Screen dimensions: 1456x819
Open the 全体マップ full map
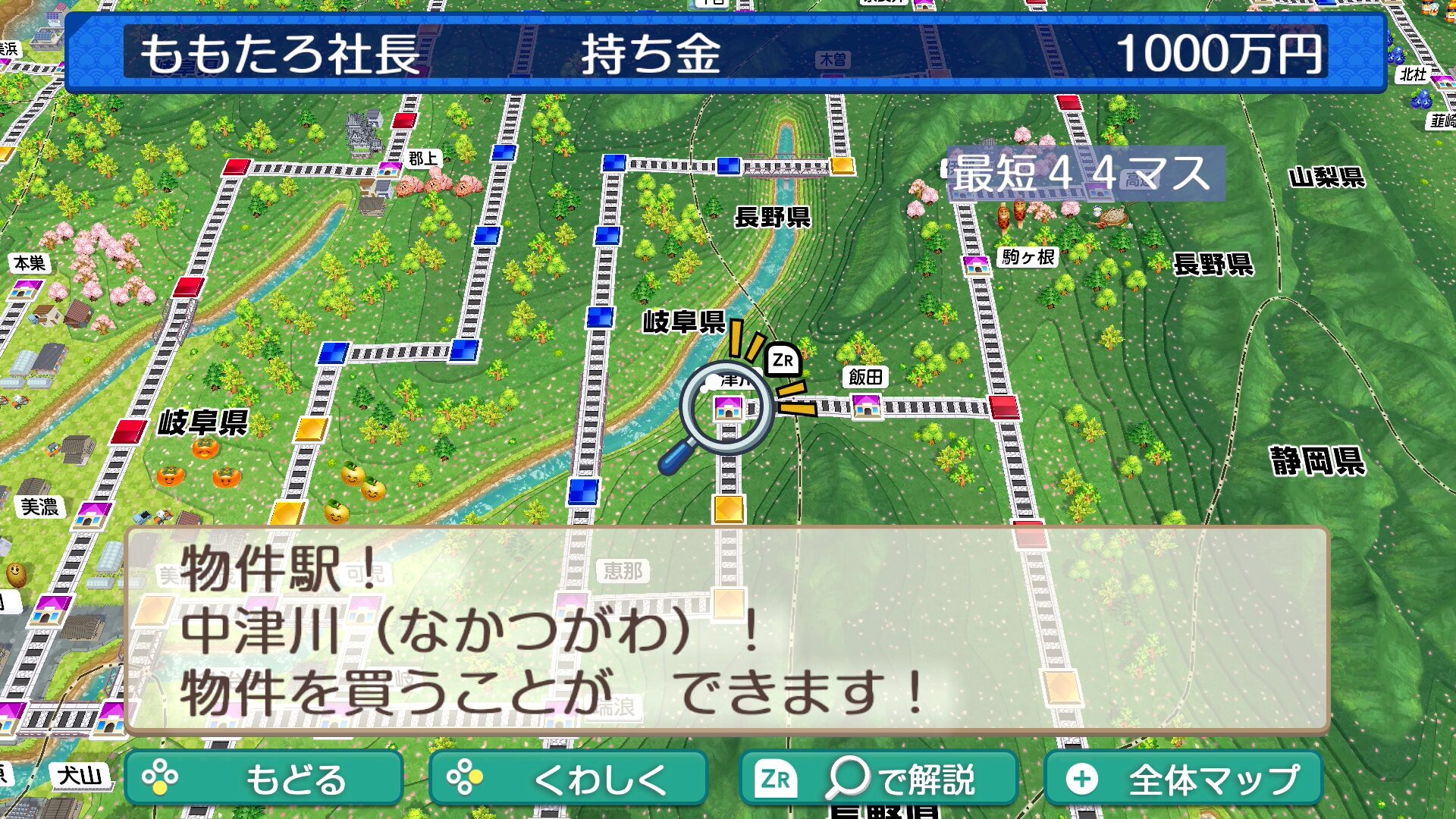(x=1184, y=778)
